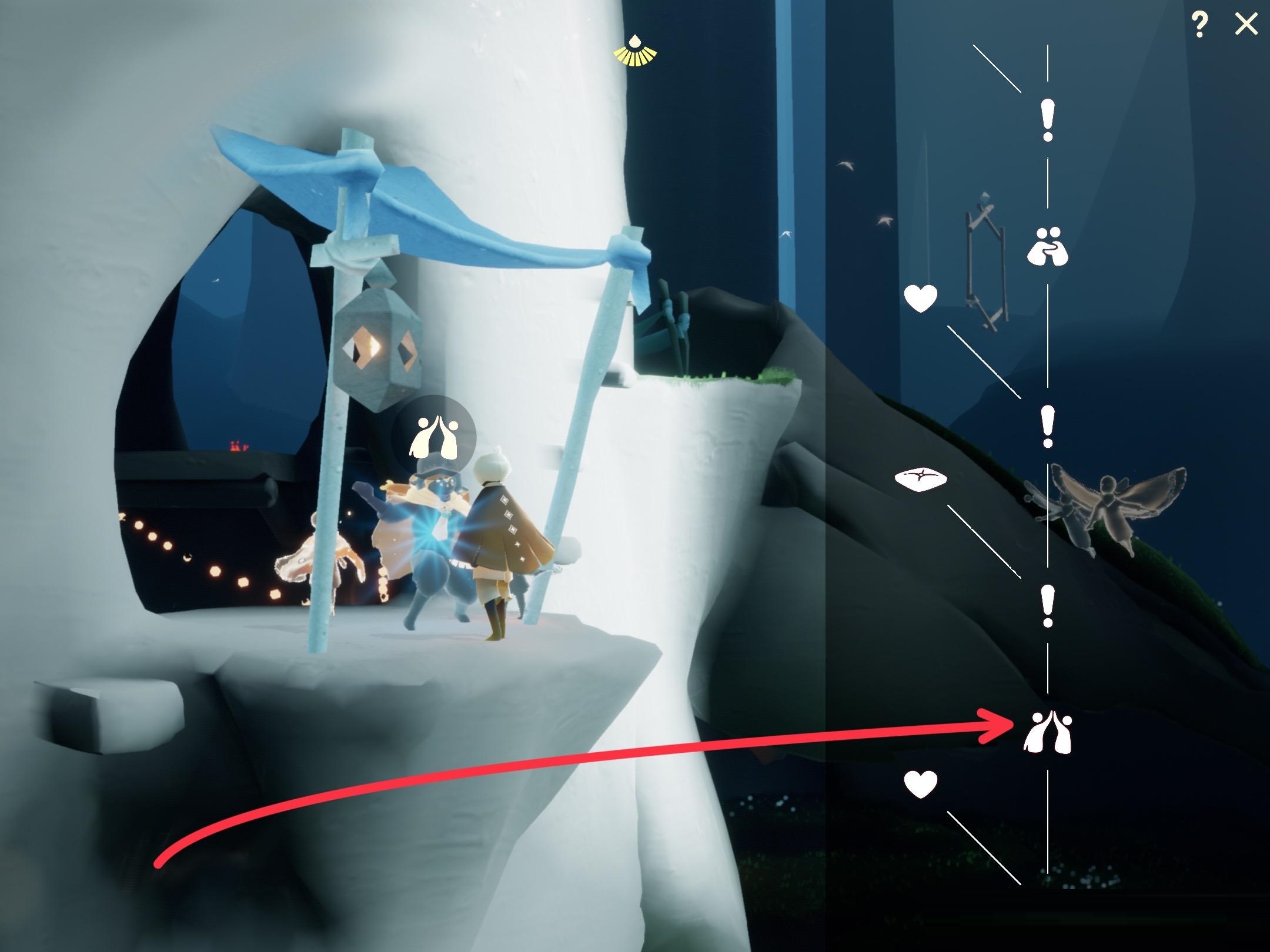Select the pillow-shaped item node
Image resolution: width=1270 pixels, height=952 pixels.
(x=921, y=478)
